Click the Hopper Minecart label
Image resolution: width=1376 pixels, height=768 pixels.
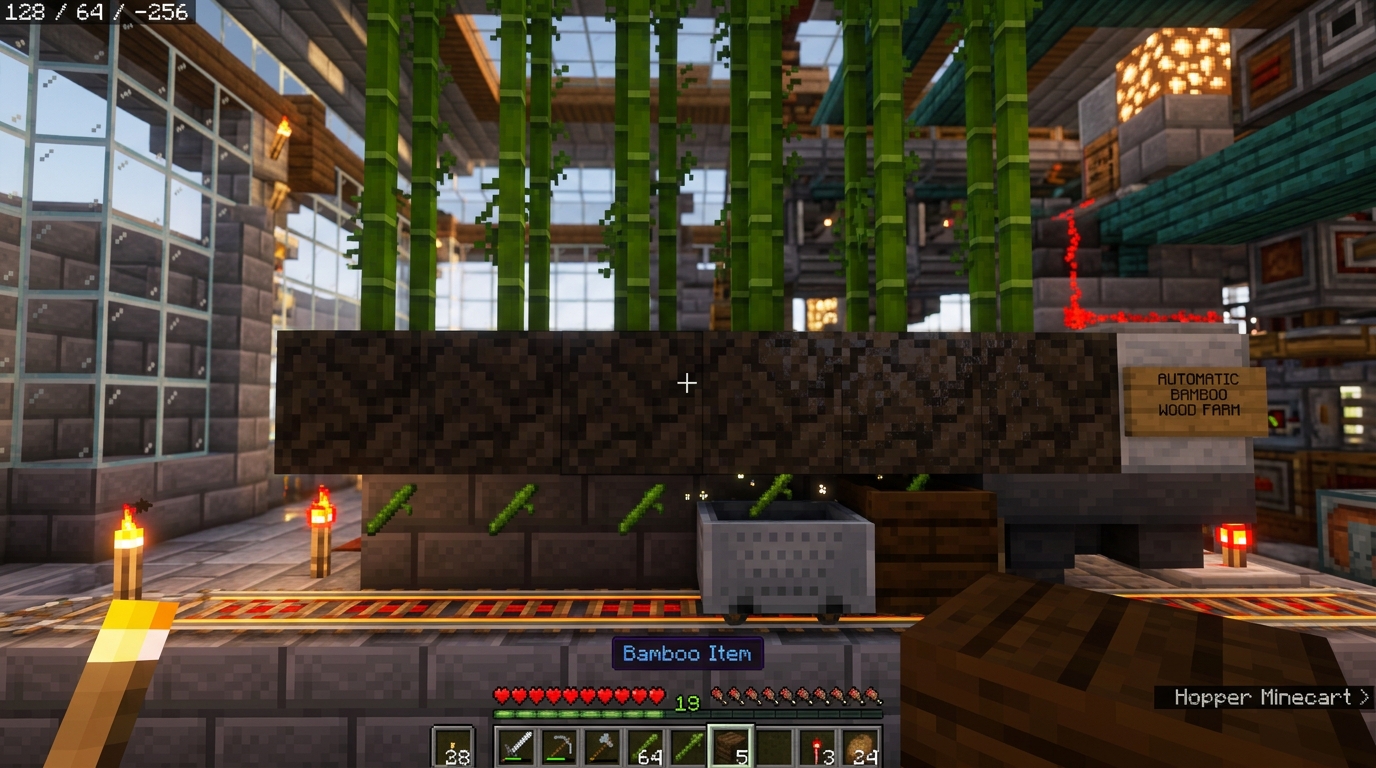coord(1264,697)
